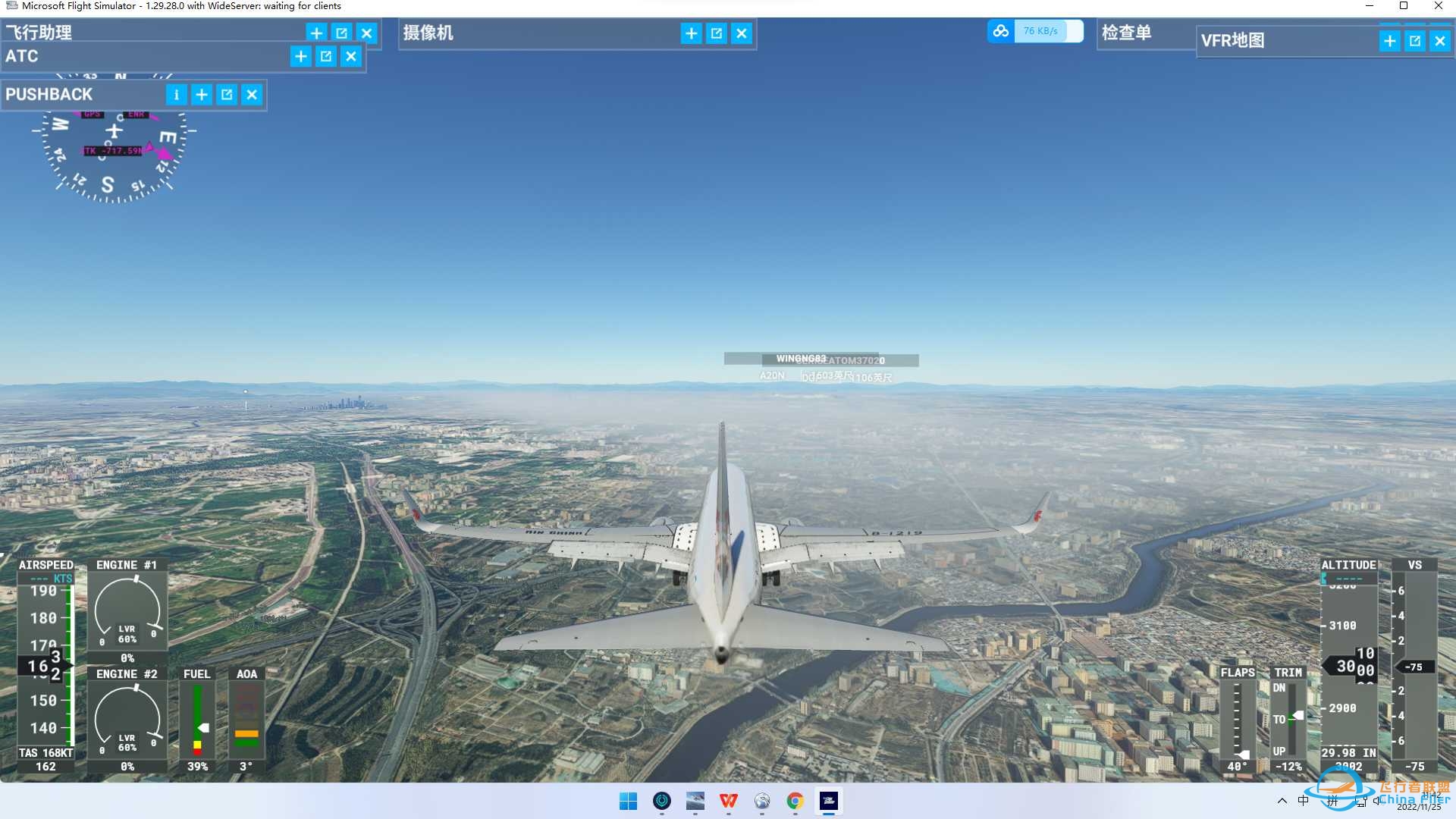Expand the PUSHBACK panel with plus
This screenshot has width=1456, height=819.
202,95
